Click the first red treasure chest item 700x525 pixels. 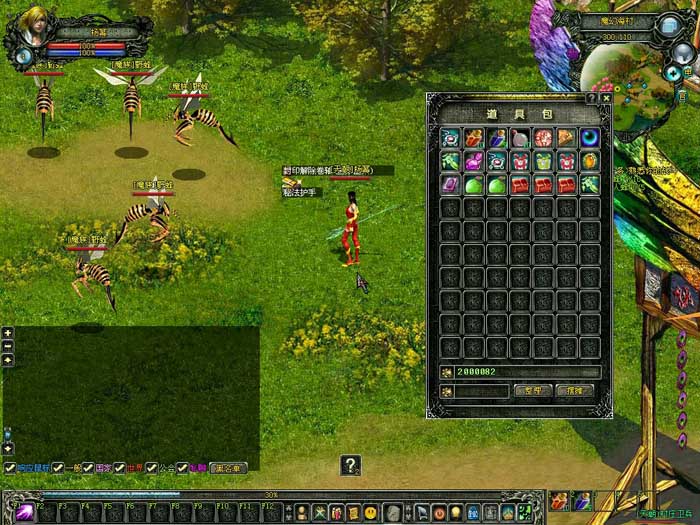coord(520,184)
